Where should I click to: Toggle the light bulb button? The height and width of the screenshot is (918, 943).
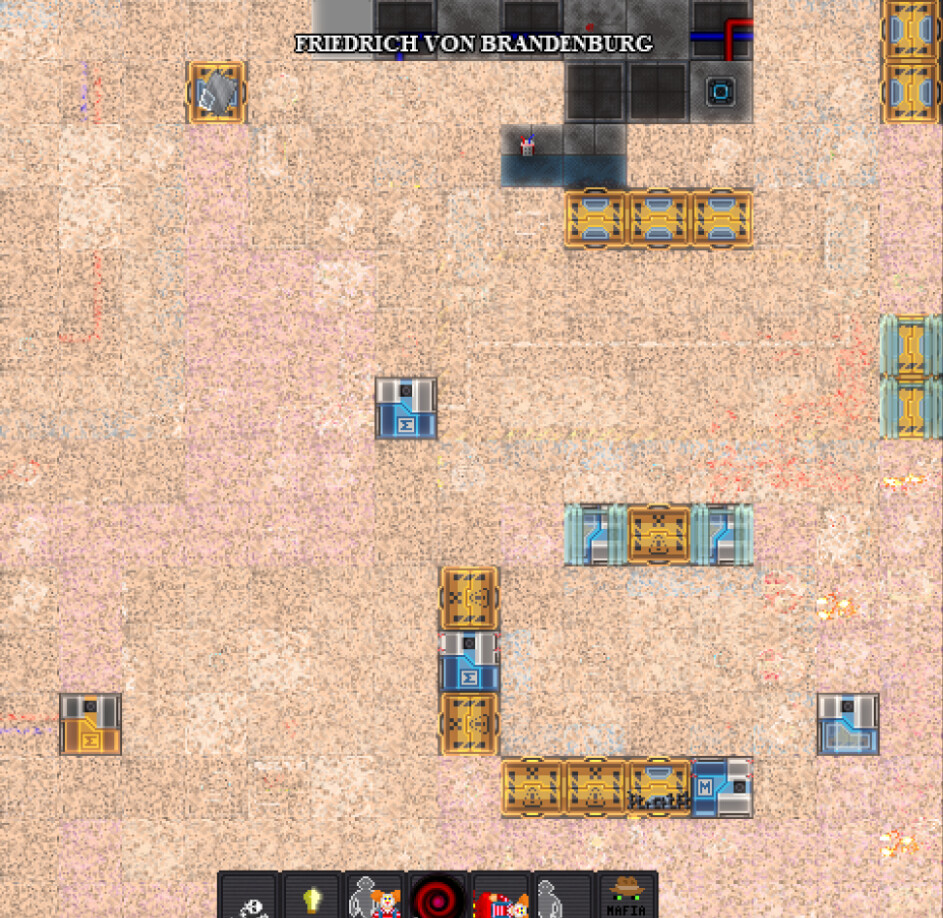[312, 898]
